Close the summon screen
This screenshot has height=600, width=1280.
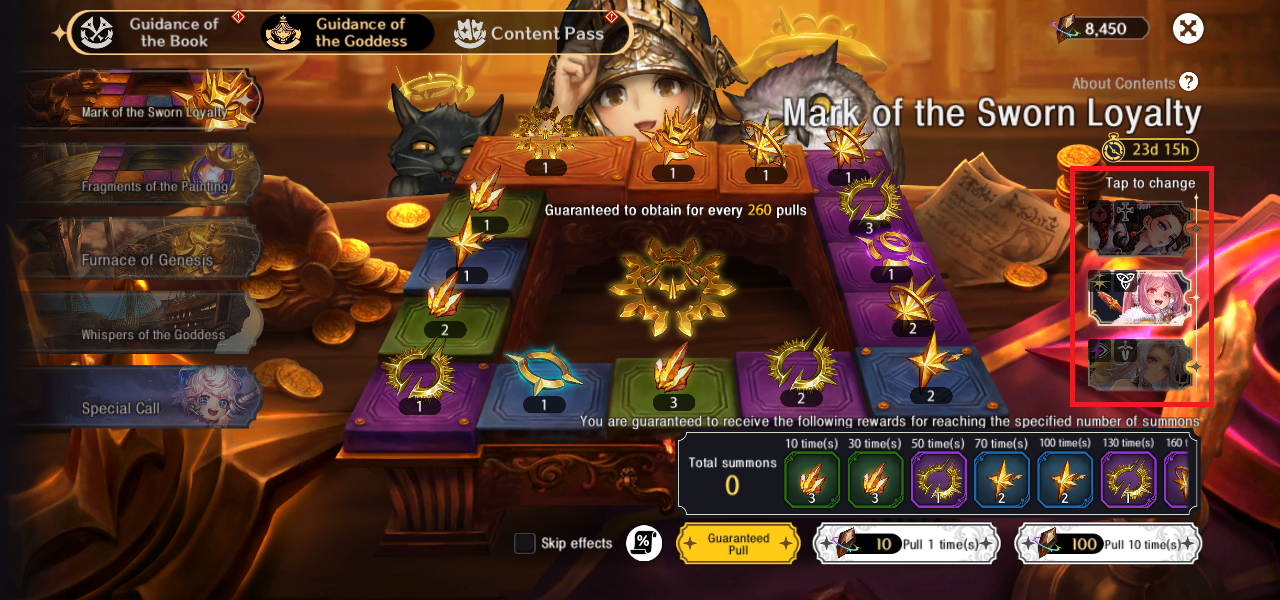coord(1187,28)
